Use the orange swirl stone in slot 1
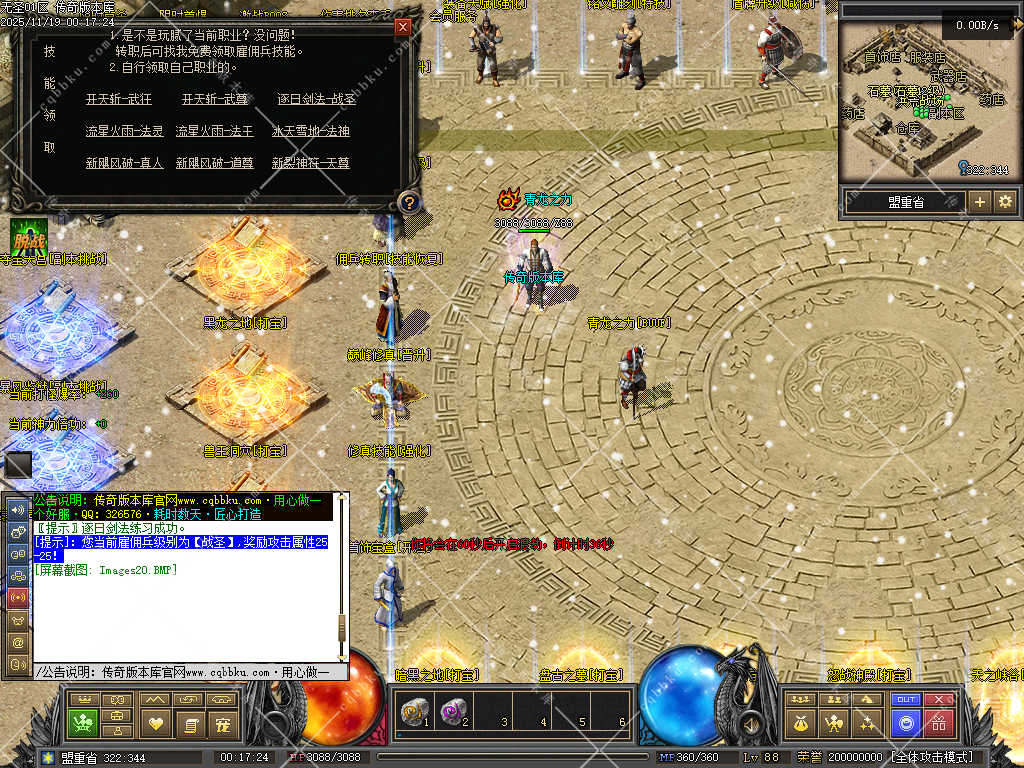 click(x=413, y=712)
